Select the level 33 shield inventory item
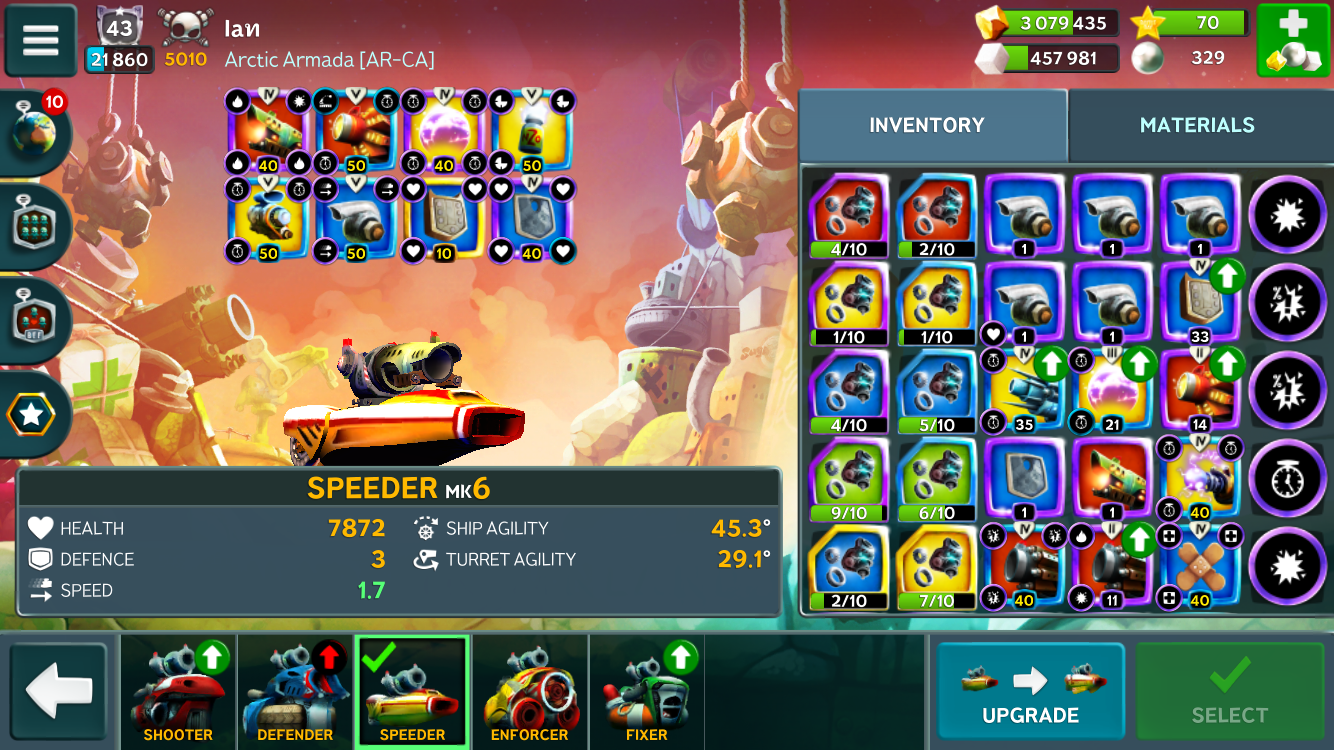This screenshot has width=1334, height=750. (x=1200, y=302)
